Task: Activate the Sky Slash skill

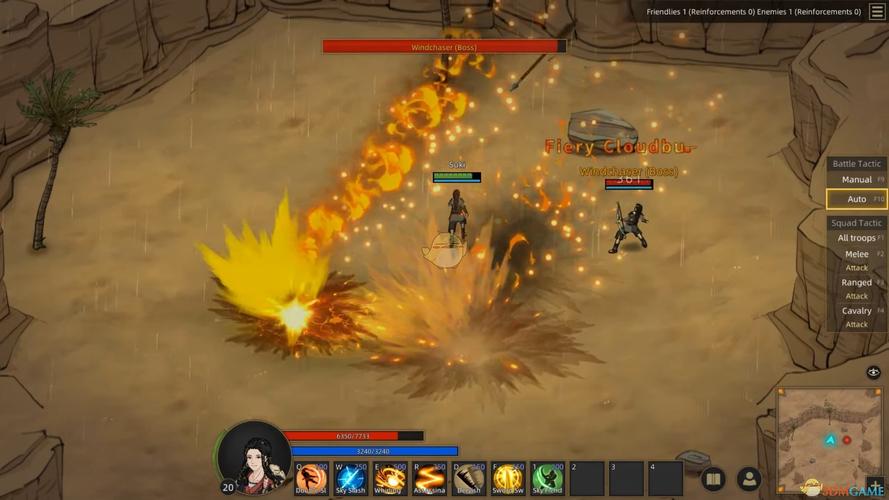Action: click(351, 479)
